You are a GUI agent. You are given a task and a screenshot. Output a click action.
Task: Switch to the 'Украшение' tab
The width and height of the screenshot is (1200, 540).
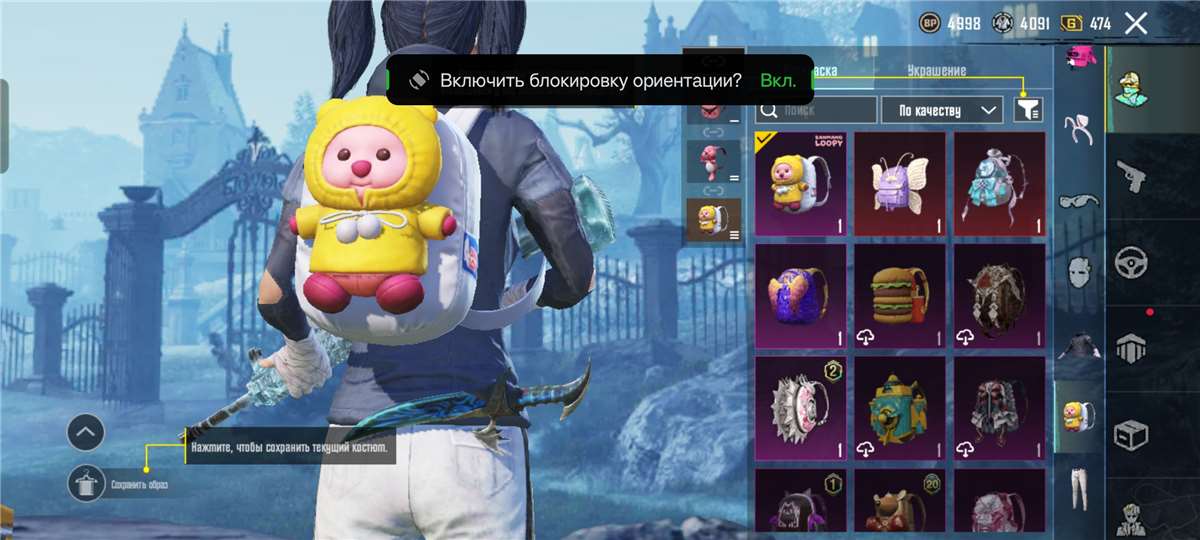tap(936, 71)
